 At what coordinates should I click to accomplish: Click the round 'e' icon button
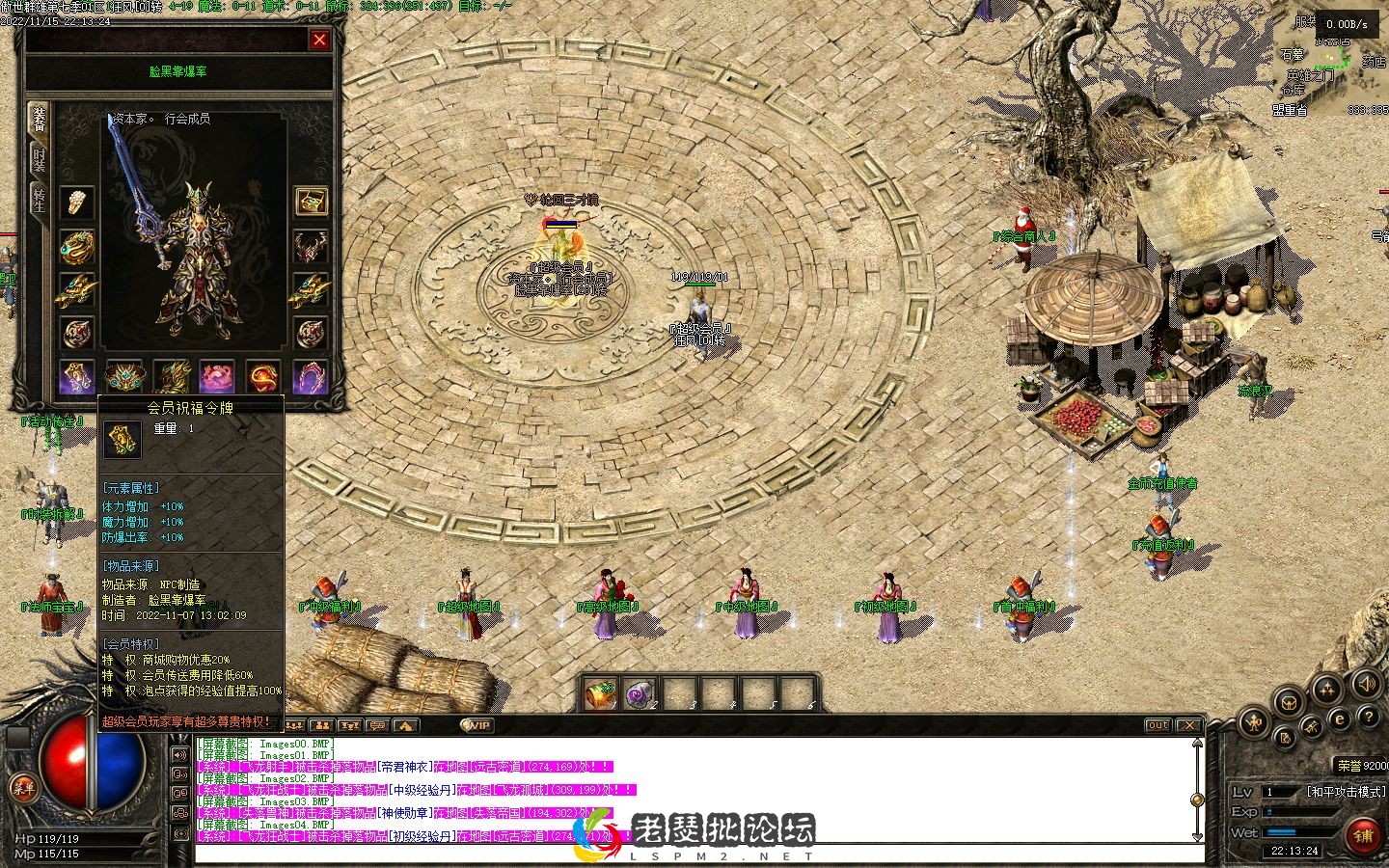tap(1340, 719)
